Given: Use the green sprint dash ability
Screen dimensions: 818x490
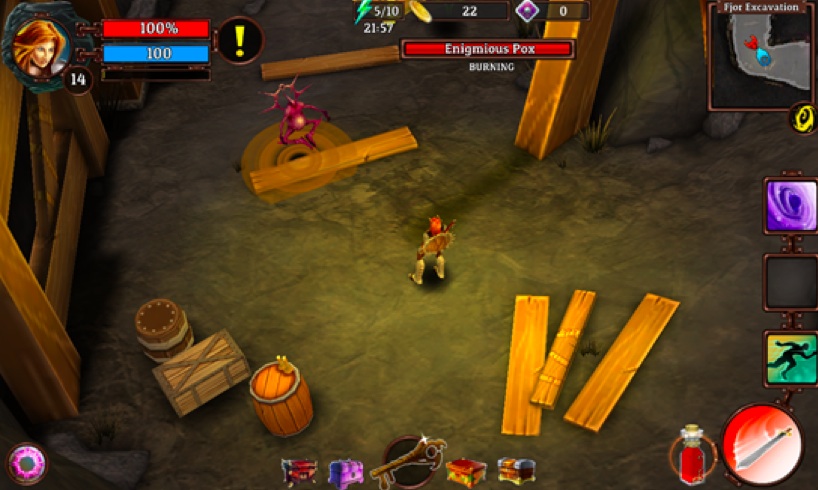Looking at the screenshot, I should (791, 360).
